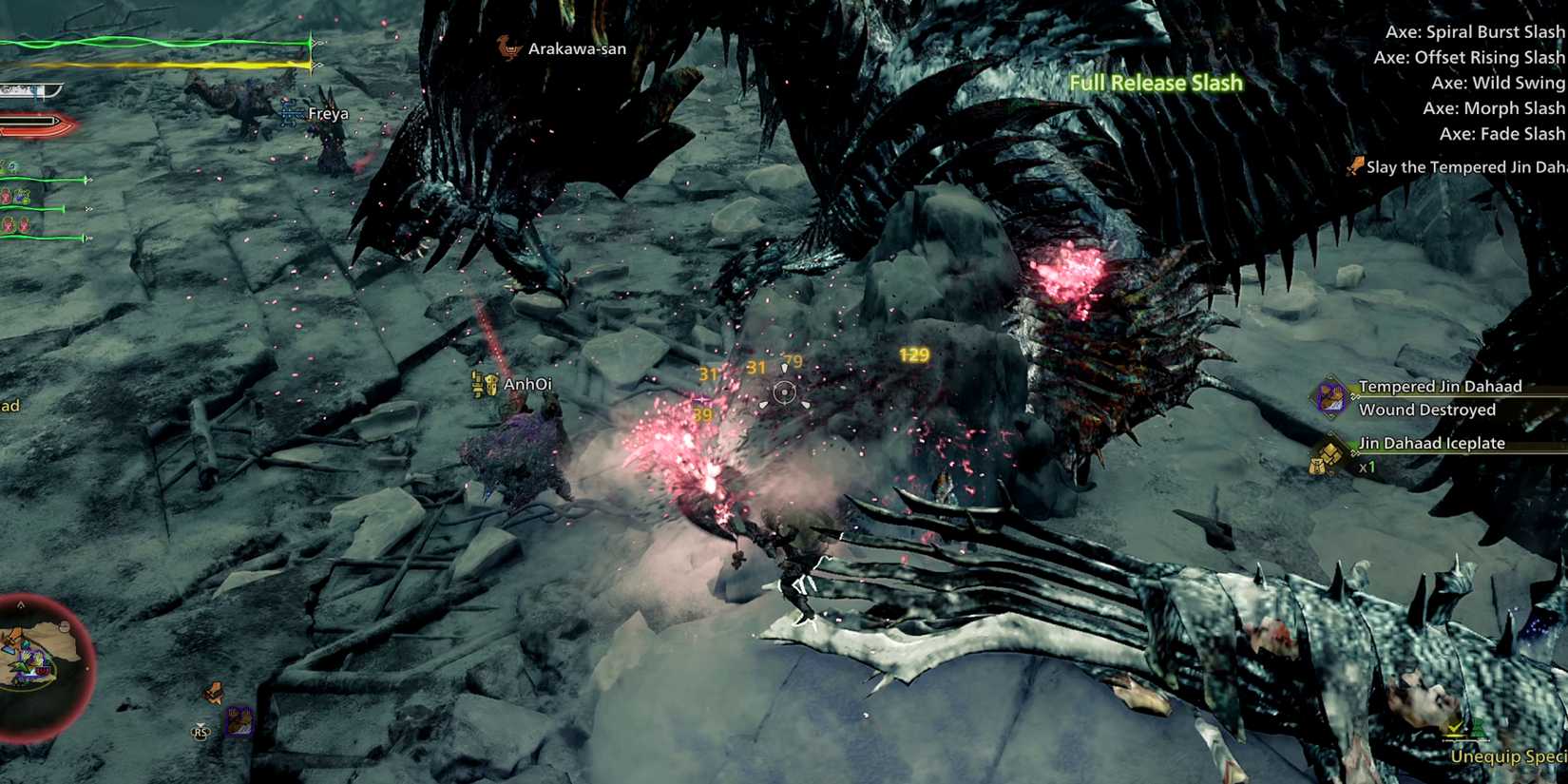The image size is (1568, 784).
Task: Select Freya's blue weapon icon
Action: 288,112
